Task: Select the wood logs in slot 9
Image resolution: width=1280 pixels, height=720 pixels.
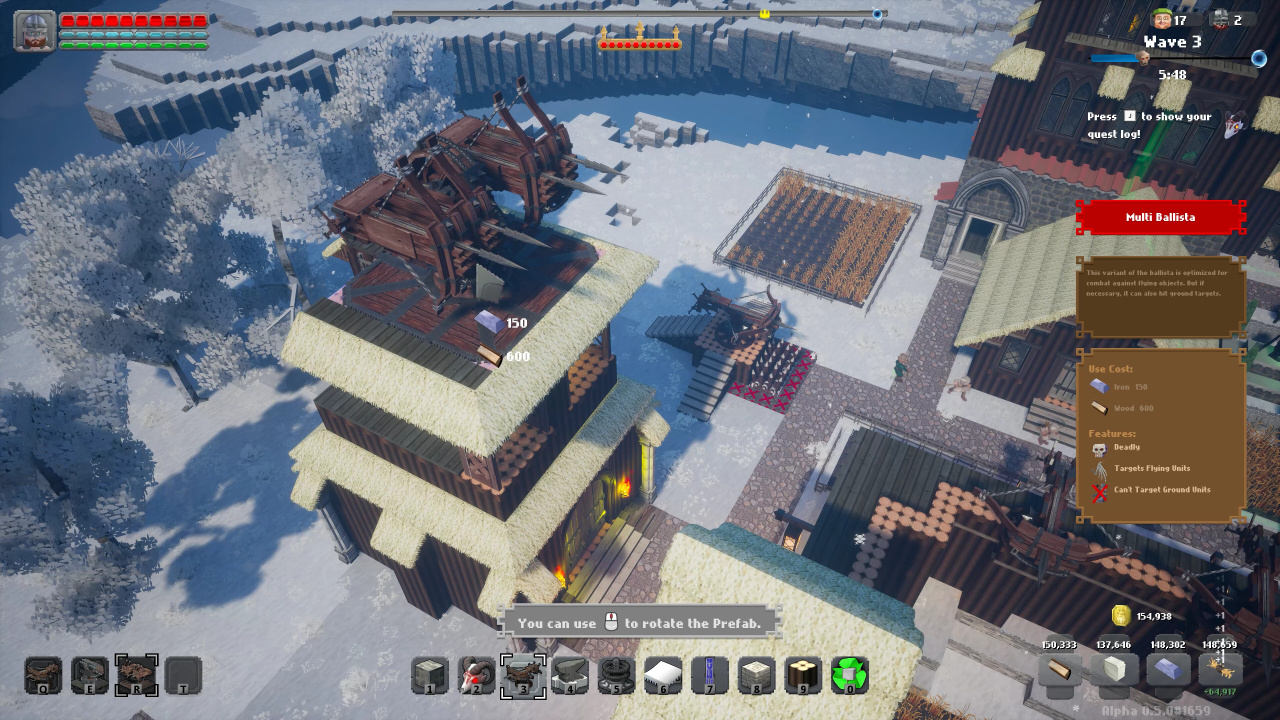Action: [x=803, y=675]
